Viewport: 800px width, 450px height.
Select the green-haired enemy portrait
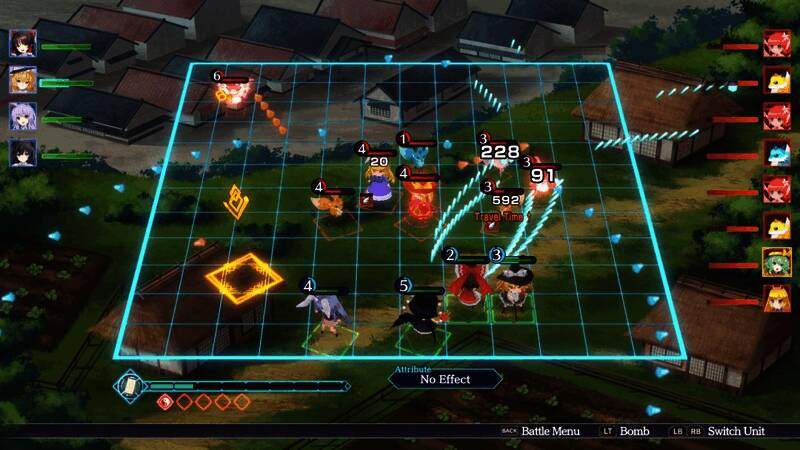pyautogui.click(x=777, y=261)
